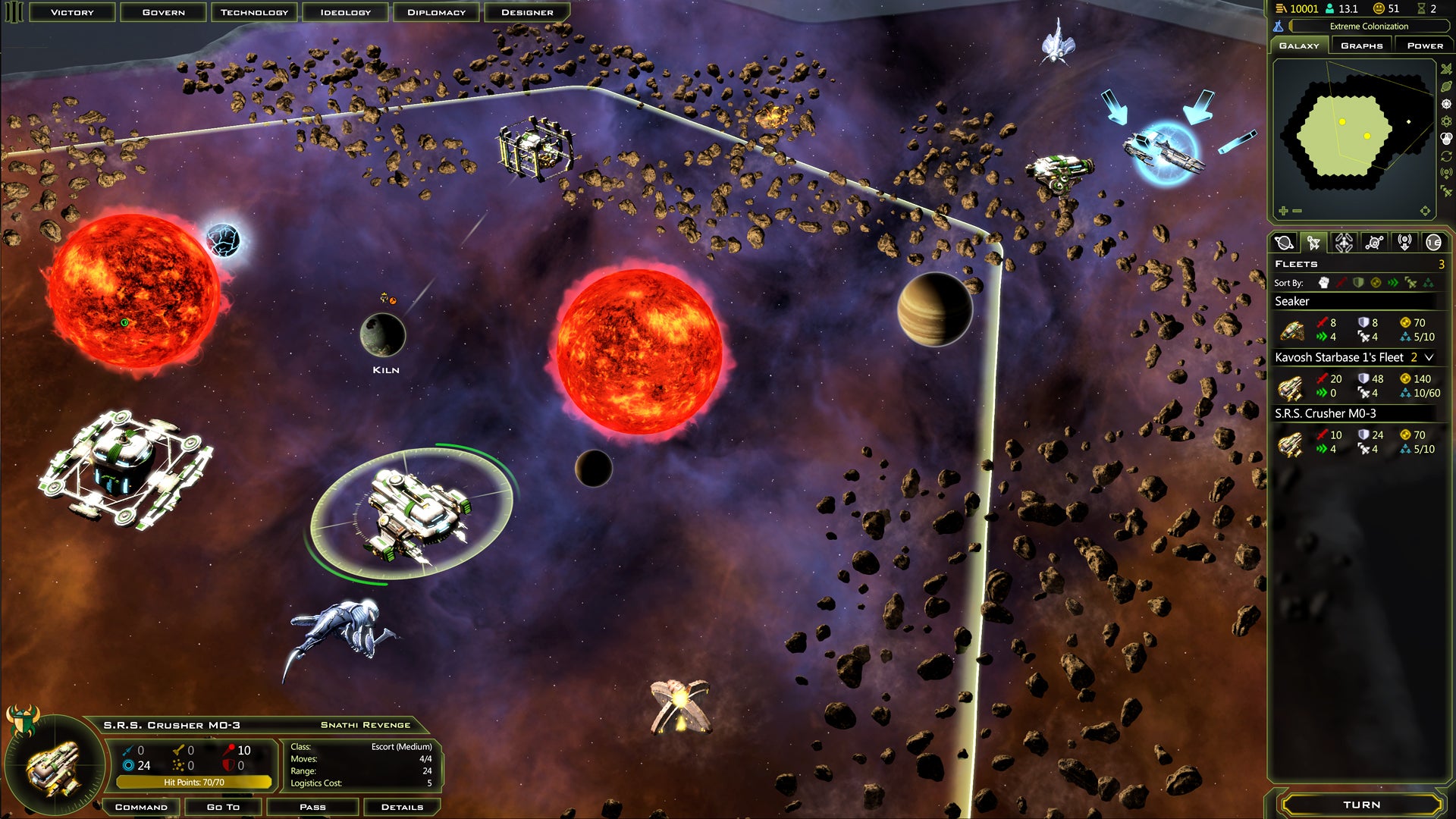The image size is (1456, 819).
Task: Show the planets list tab
Action: (x=1284, y=243)
